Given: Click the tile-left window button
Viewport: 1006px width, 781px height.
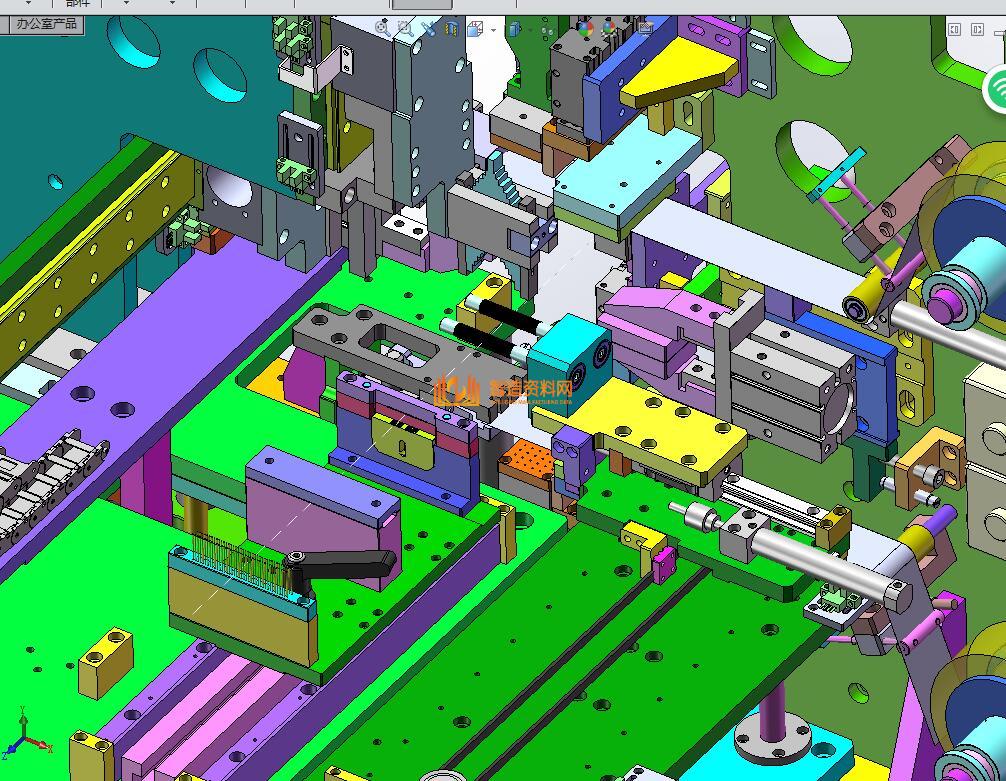Looking at the screenshot, I should [x=954, y=30].
